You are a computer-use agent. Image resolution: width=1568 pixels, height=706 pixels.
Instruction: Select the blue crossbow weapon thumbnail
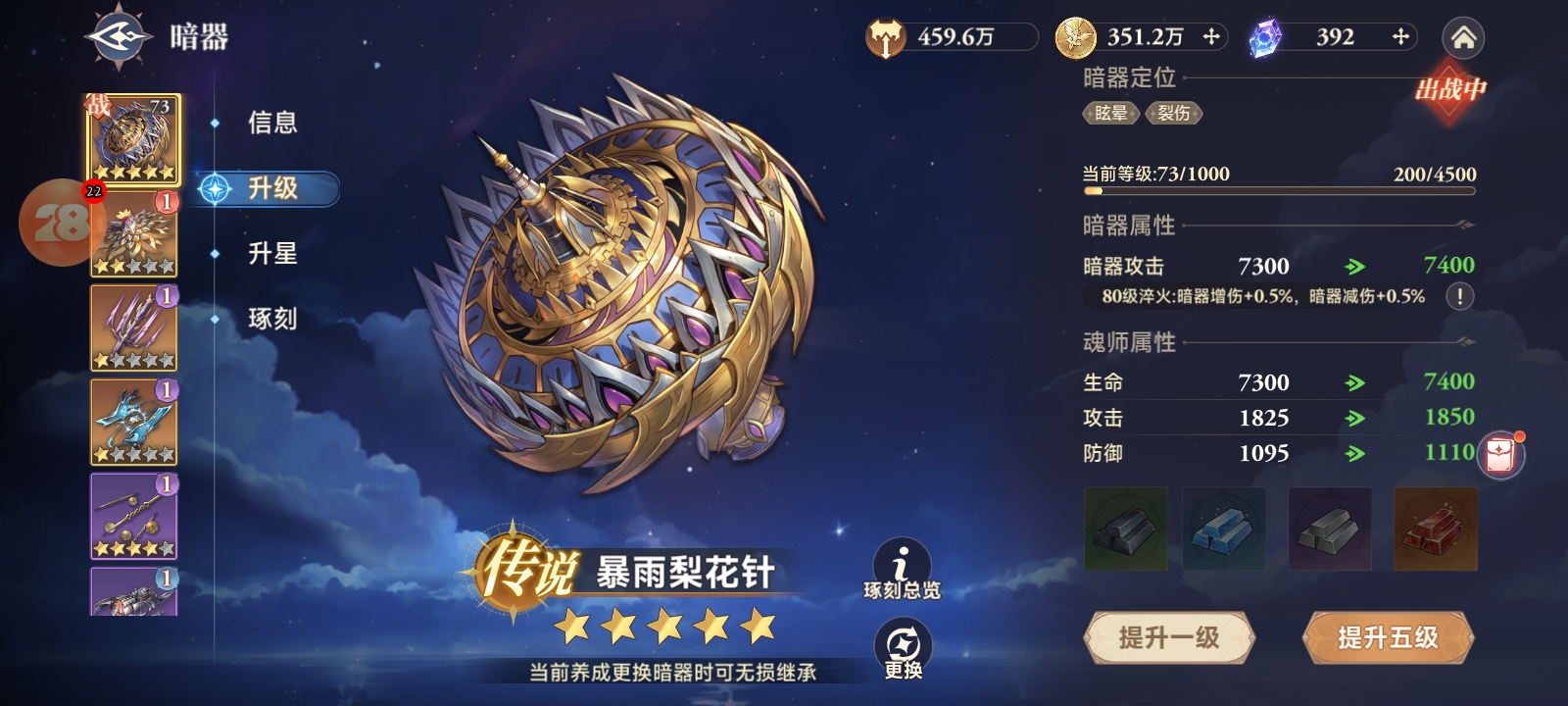(134, 422)
